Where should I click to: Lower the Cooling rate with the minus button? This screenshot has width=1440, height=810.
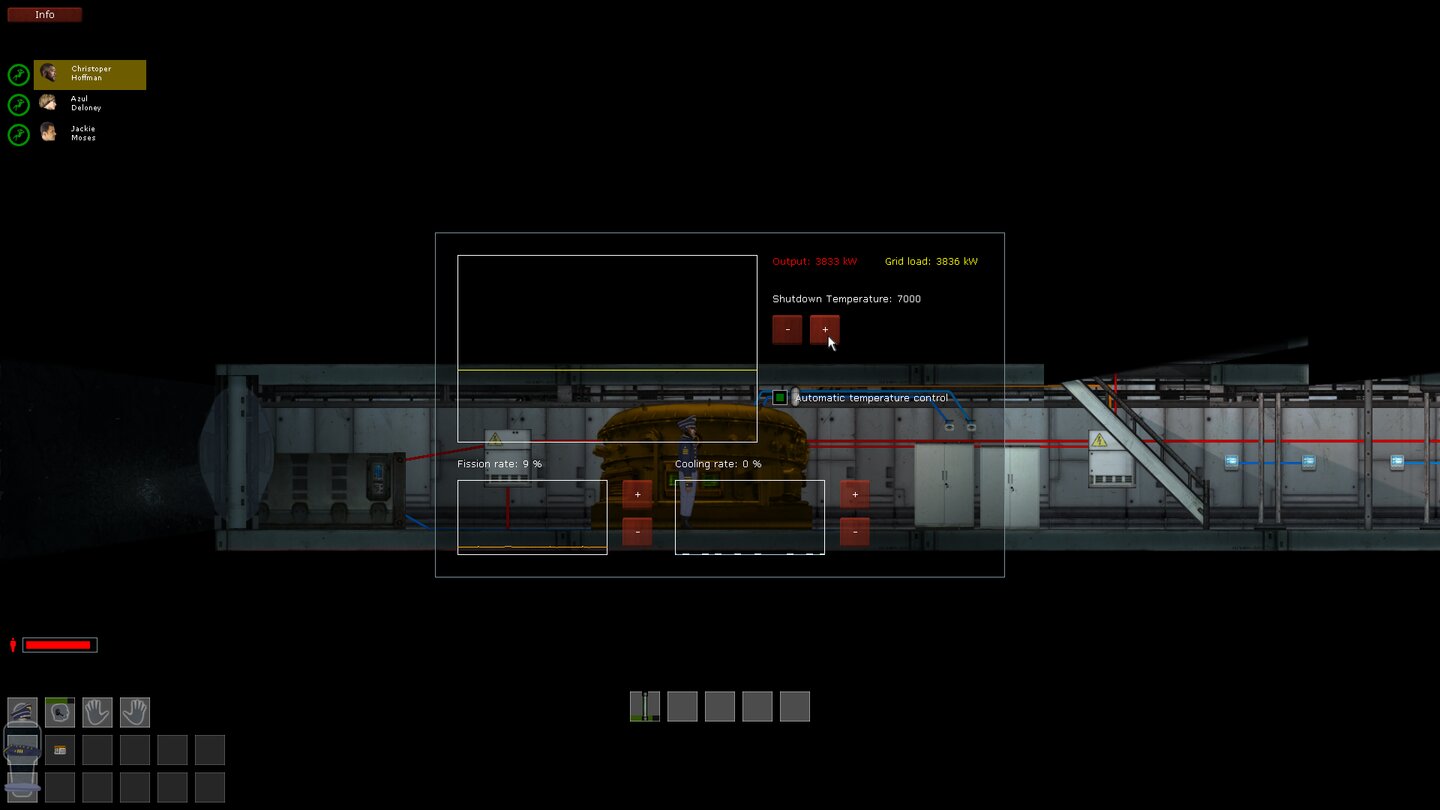pos(855,531)
